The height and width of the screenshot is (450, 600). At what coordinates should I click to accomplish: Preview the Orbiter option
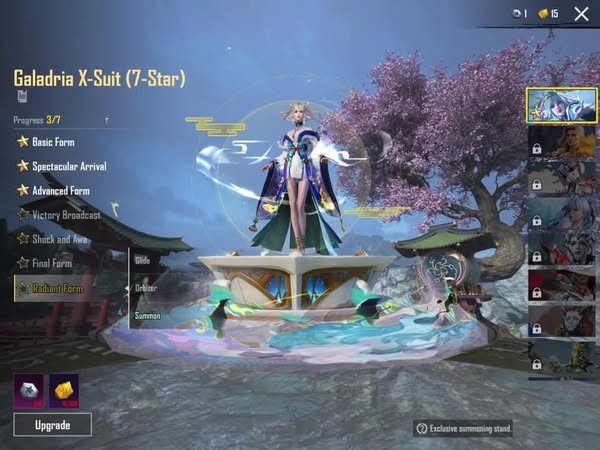146,287
